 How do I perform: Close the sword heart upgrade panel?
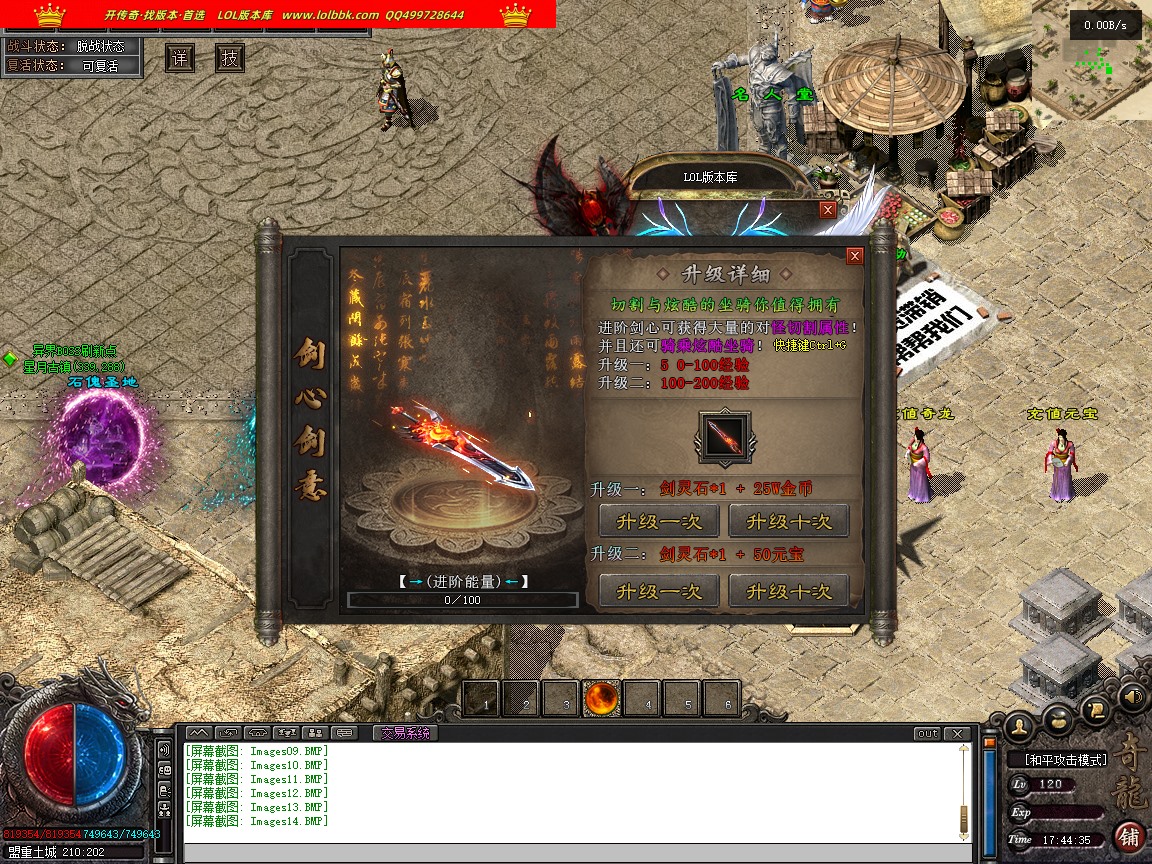coord(854,256)
